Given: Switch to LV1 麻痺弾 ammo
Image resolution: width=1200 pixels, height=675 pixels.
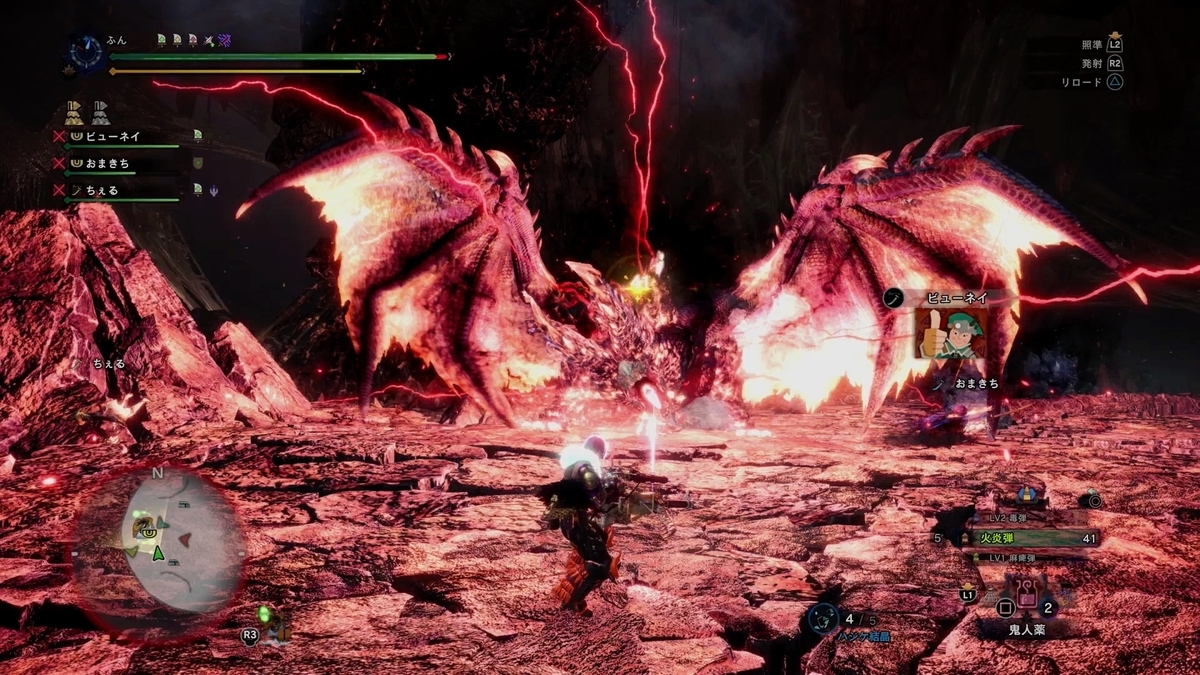Looking at the screenshot, I should coord(1010,557).
